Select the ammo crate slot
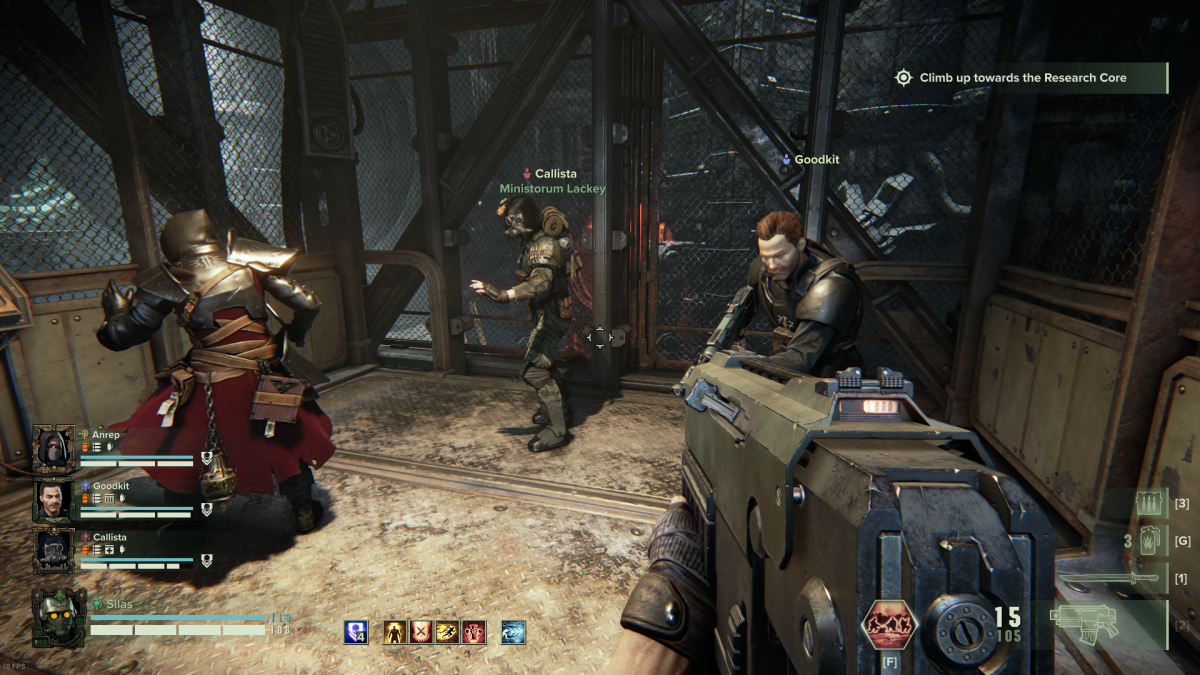The height and width of the screenshot is (675, 1200). pos(1150,504)
